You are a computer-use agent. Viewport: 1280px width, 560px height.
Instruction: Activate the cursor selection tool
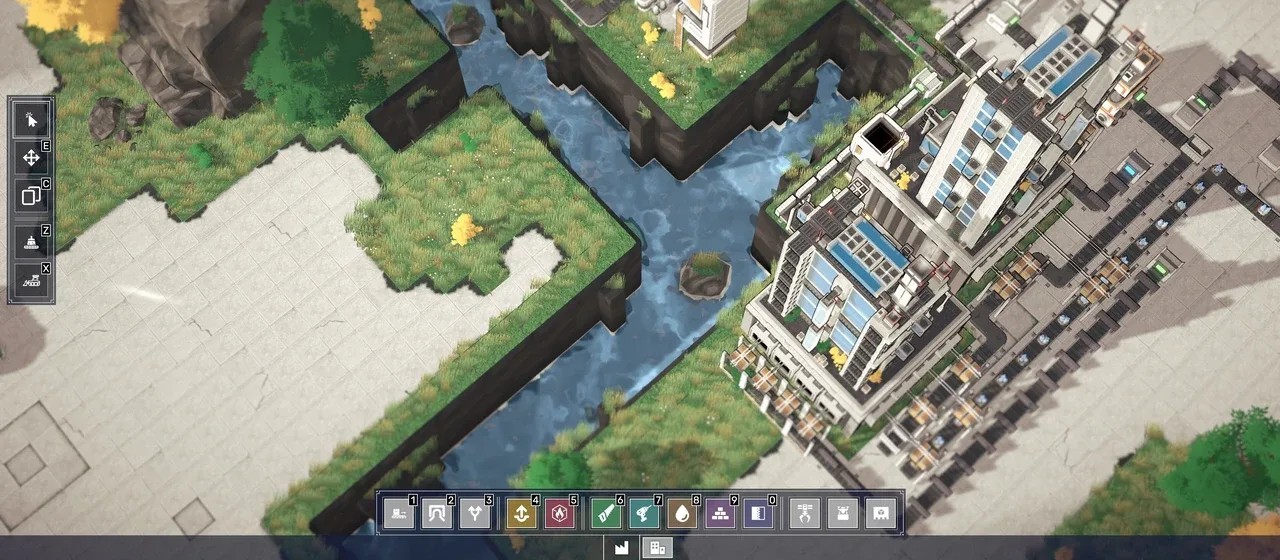pyautogui.click(x=31, y=120)
